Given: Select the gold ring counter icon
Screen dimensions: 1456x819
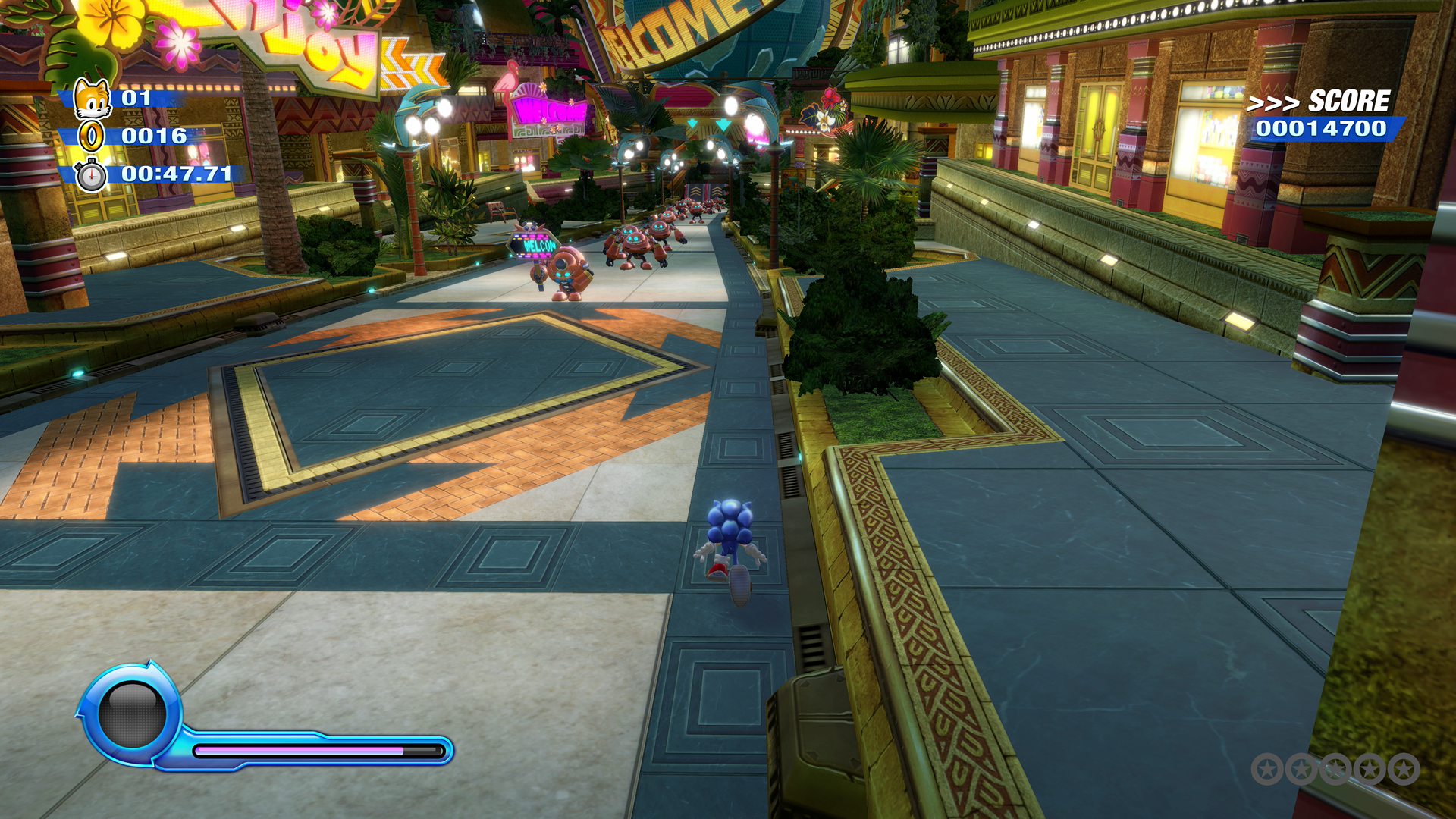Looking at the screenshot, I should (x=92, y=136).
